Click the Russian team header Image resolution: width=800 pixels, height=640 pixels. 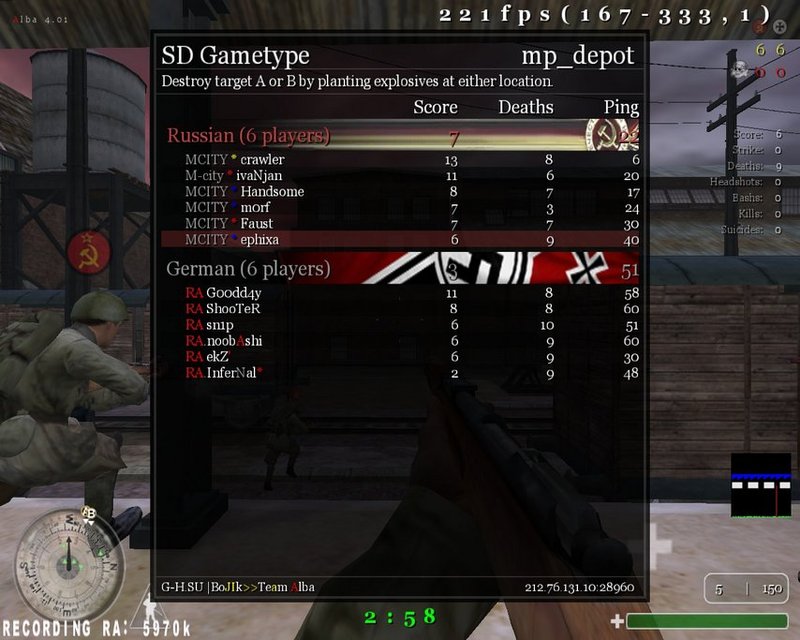click(x=248, y=136)
